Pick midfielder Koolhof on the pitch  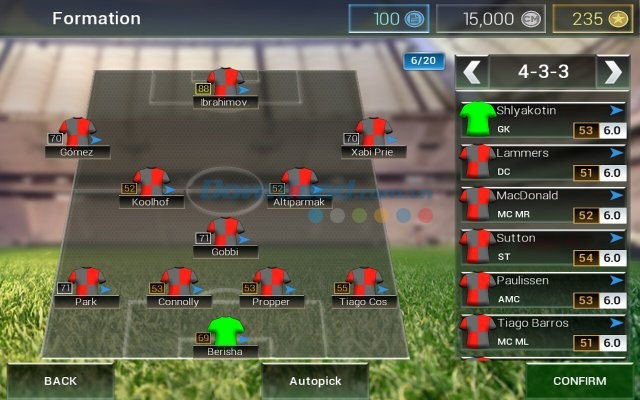point(151,185)
